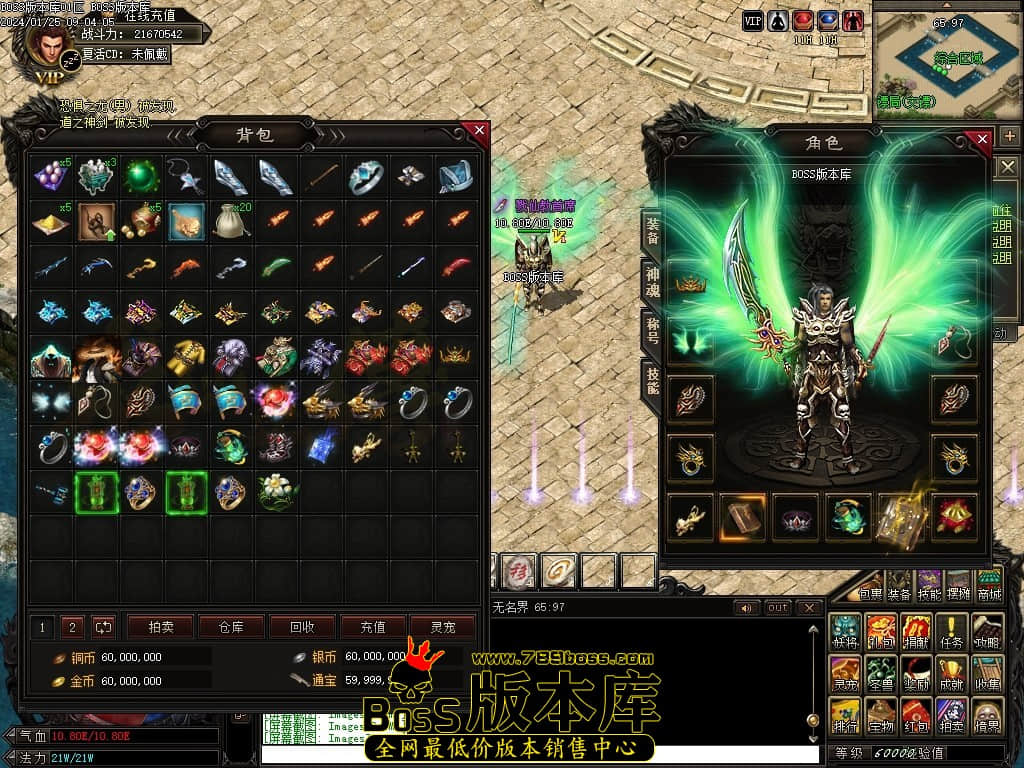This screenshot has height=768, width=1024.
Task: Click the 拍卖 button in the bag
Action: click(x=160, y=627)
